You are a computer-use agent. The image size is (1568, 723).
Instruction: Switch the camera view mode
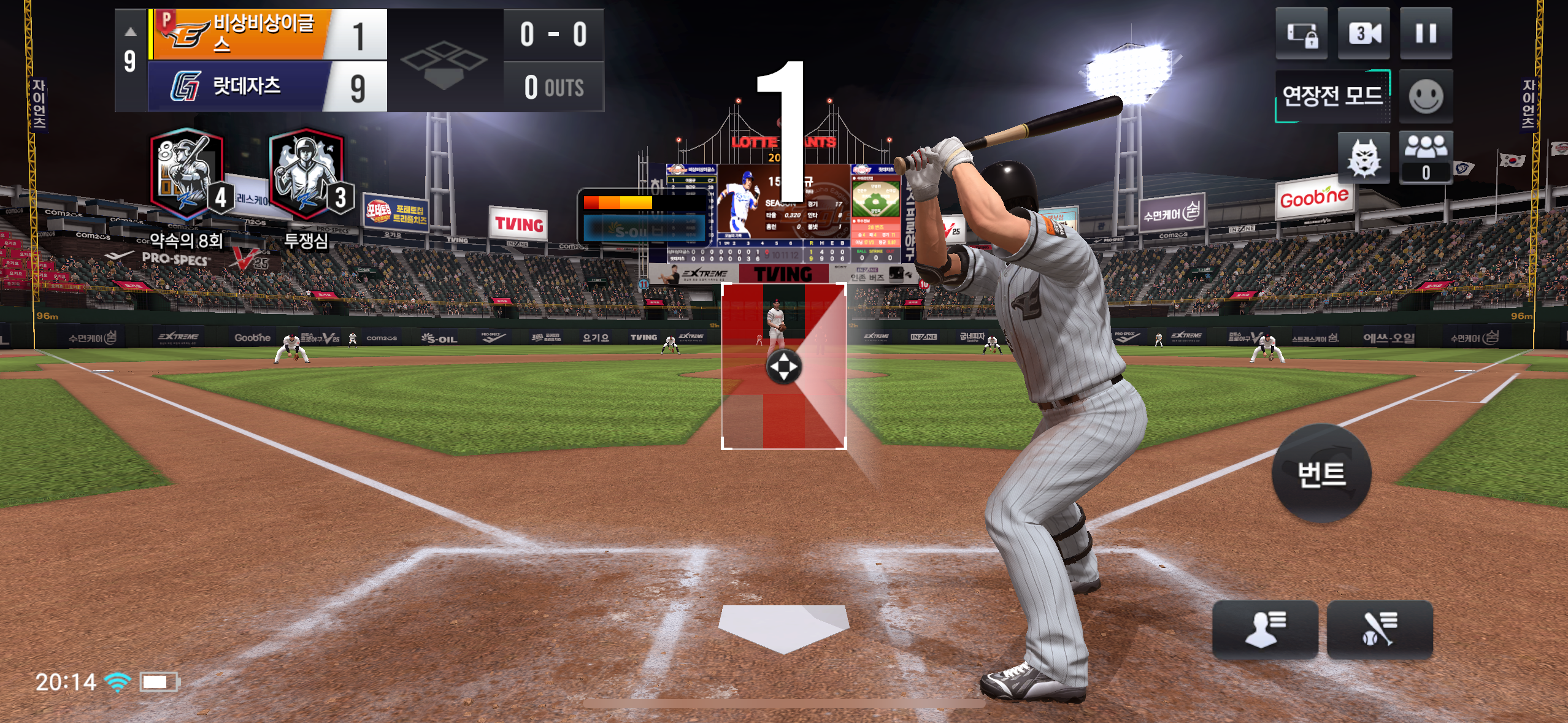point(1363,33)
